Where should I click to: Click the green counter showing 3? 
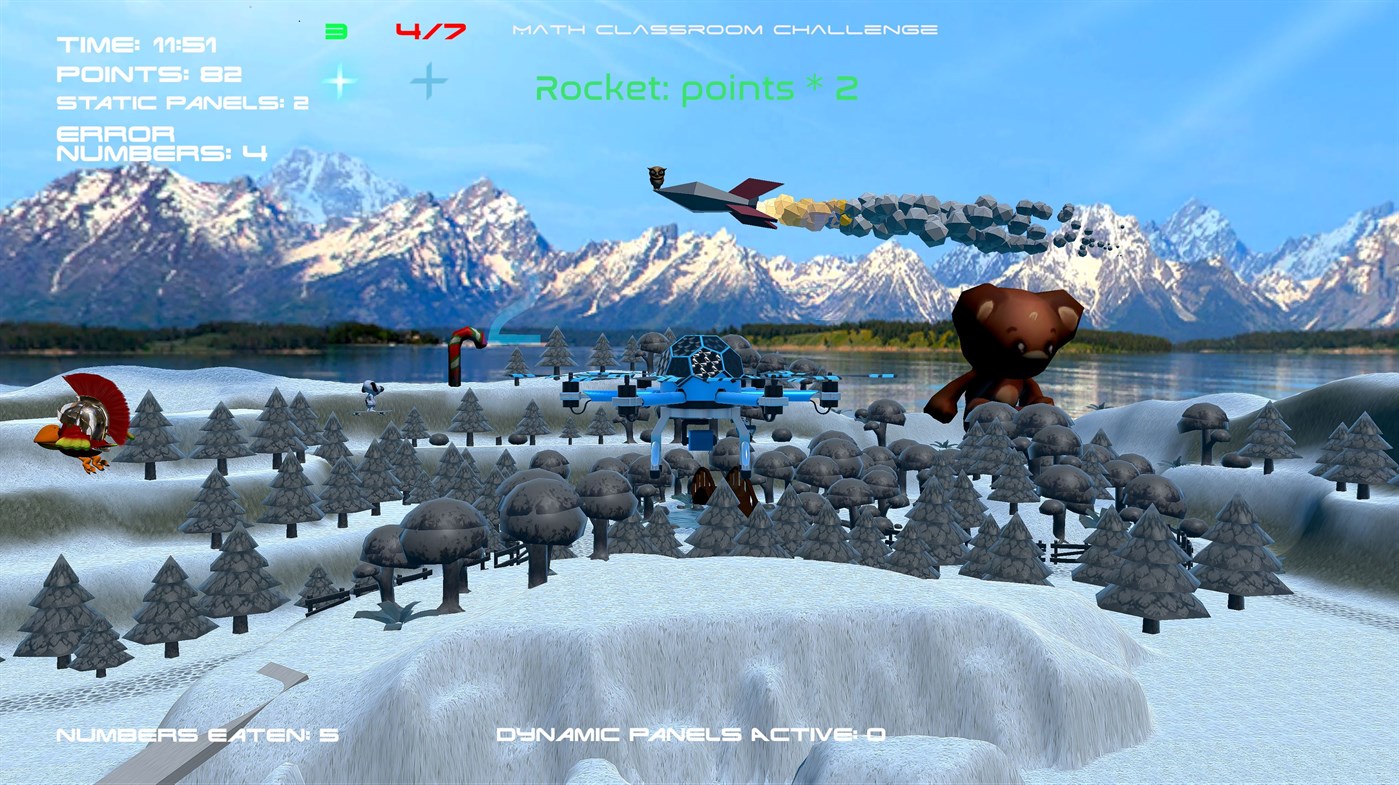tap(334, 29)
